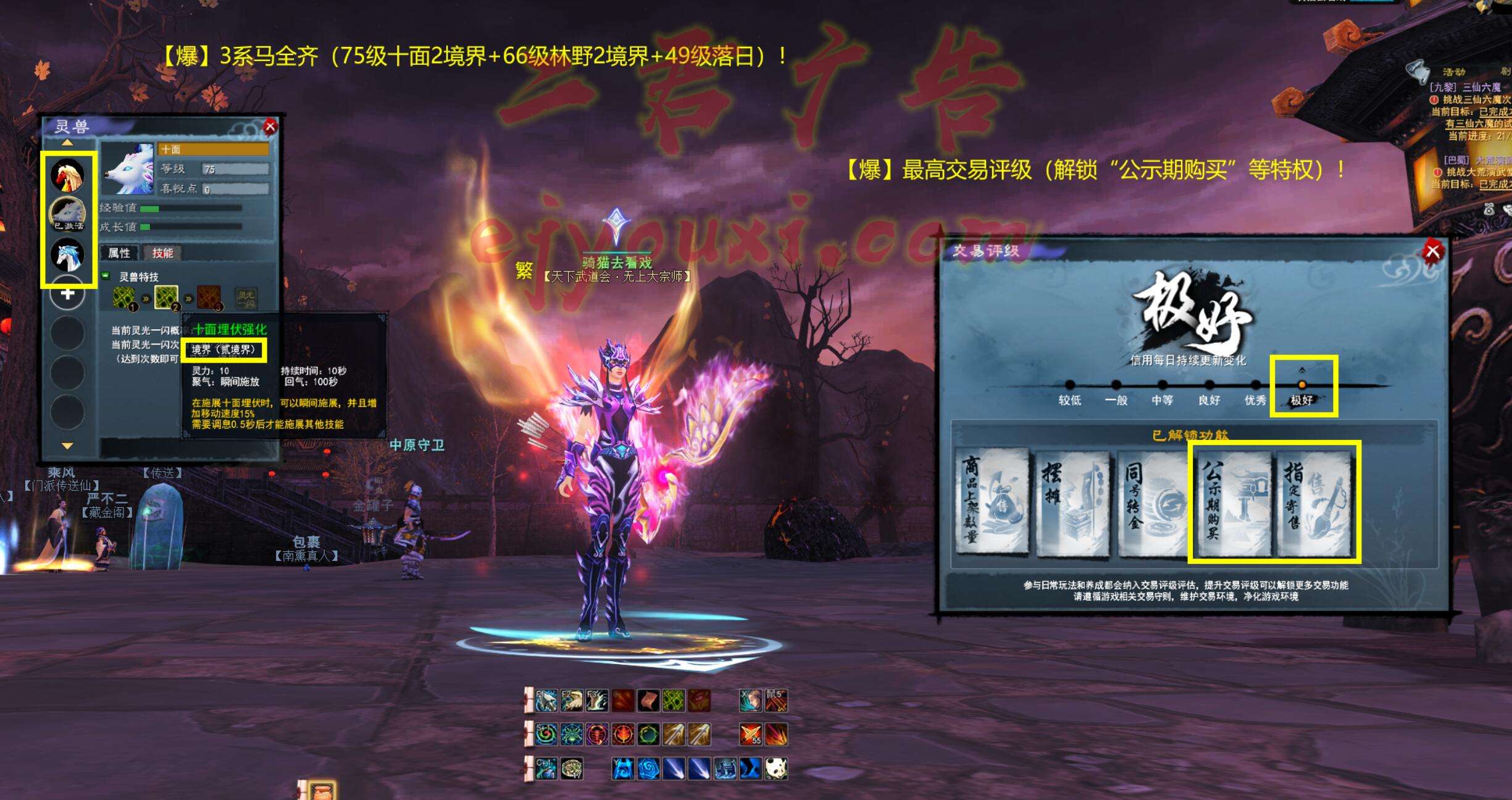Image resolution: width=1512 pixels, height=800 pixels.
Task: Collapse the 灵兽特技 section with the minus toggle
Action: (106, 276)
